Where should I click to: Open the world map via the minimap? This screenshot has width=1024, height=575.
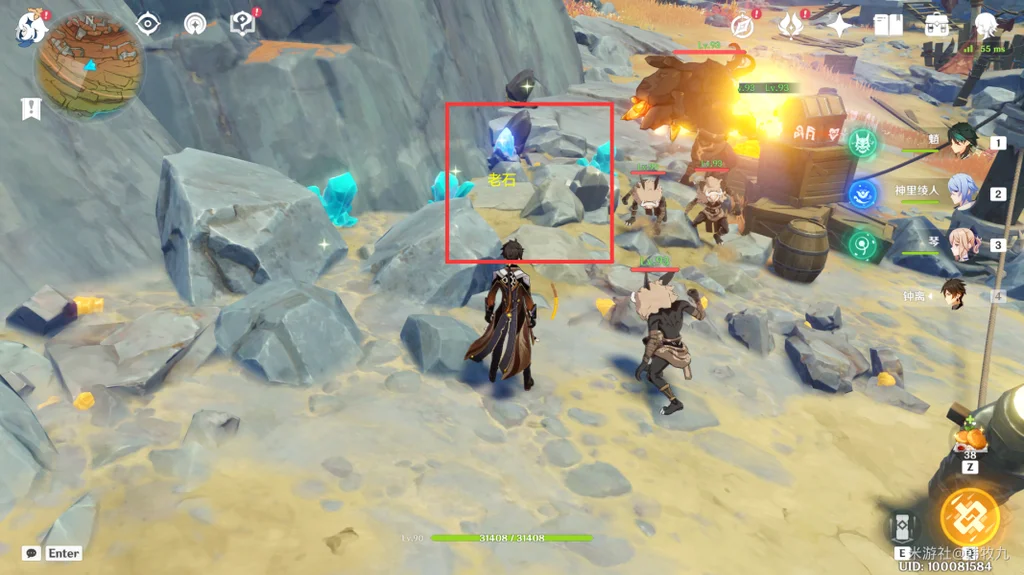pos(88,64)
